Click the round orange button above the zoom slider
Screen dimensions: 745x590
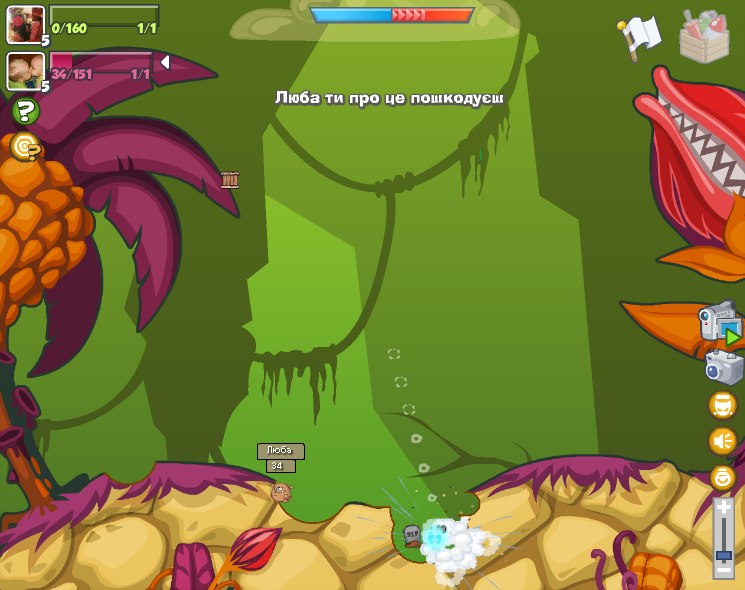(x=722, y=478)
